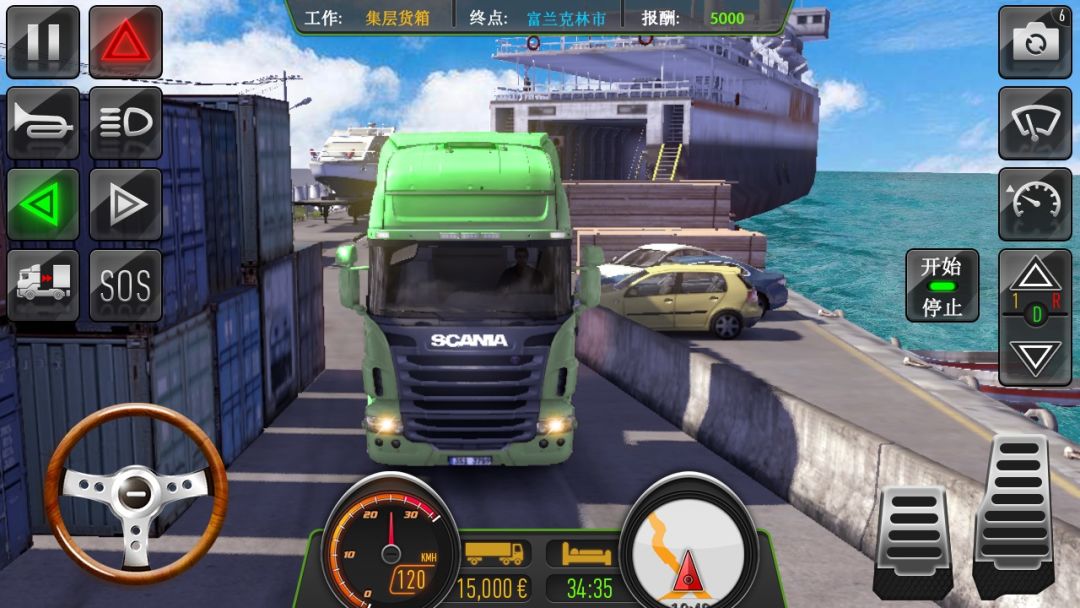Step on the brake pedal
This screenshot has width=1080, height=608.
[x=912, y=540]
